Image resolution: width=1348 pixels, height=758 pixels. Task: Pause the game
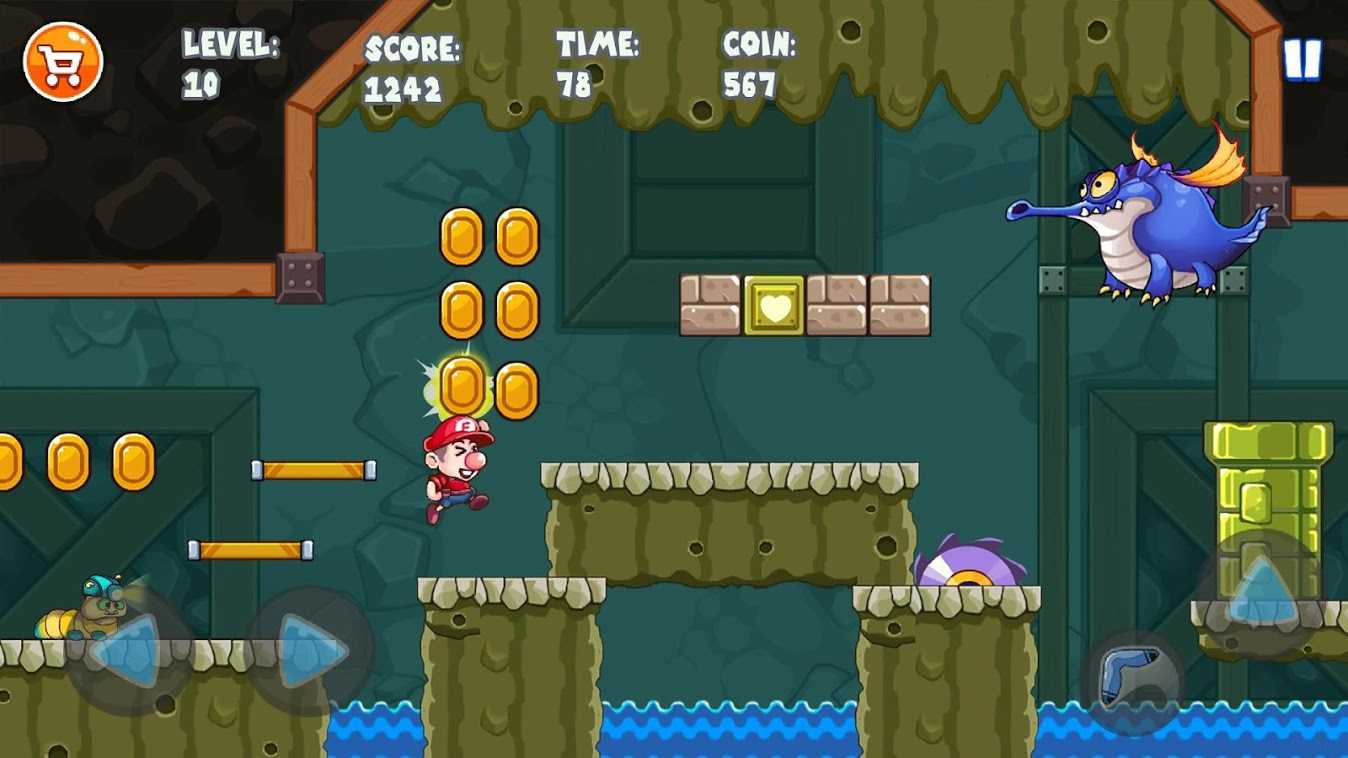(x=1302, y=61)
